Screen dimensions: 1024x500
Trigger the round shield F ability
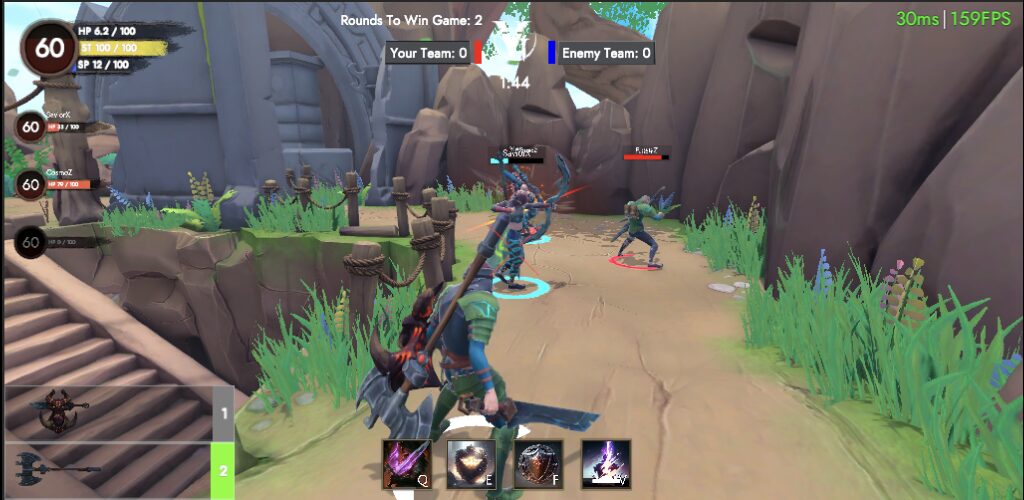(x=539, y=464)
